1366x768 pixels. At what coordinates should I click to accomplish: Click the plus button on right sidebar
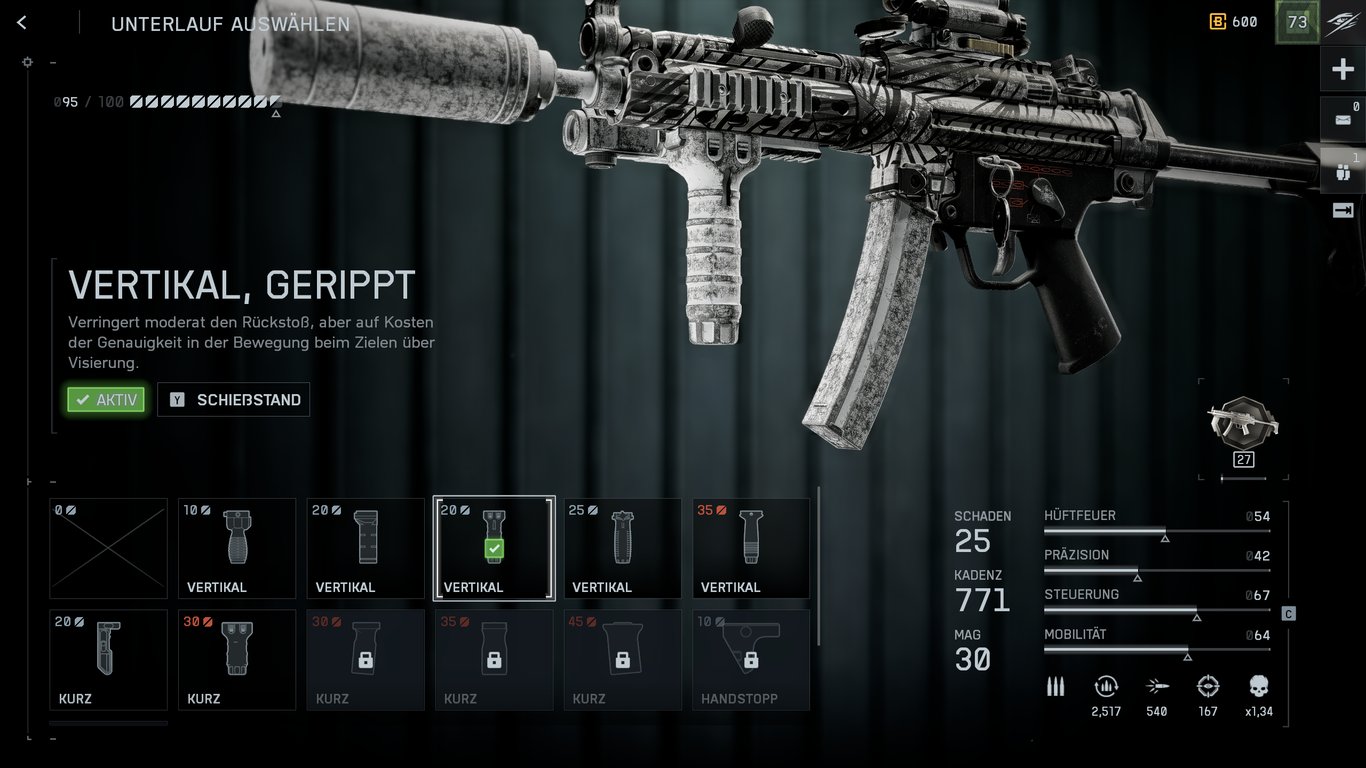point(1343,70)
